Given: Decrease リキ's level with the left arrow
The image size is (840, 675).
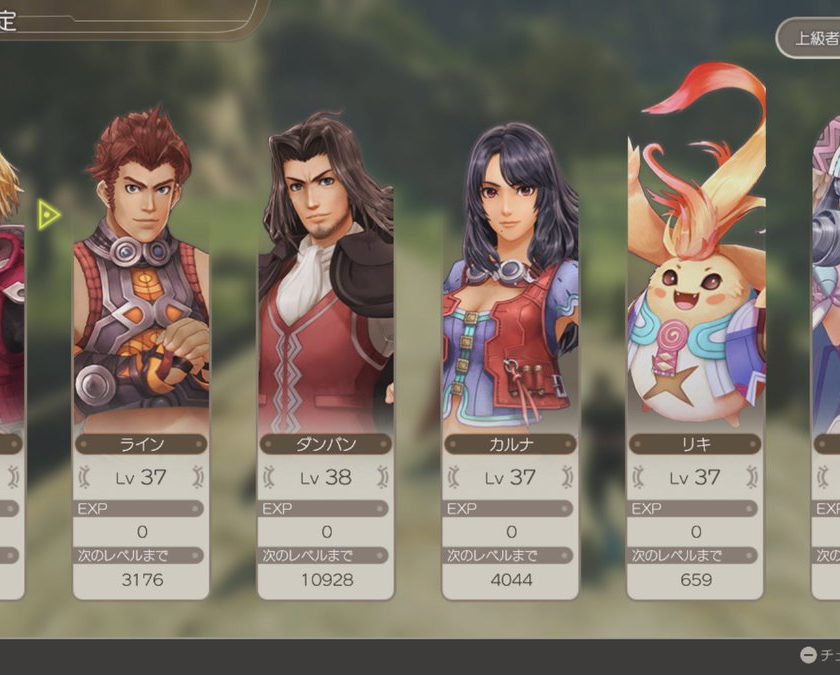Looking at the screenshot, I should coord(637,477).
